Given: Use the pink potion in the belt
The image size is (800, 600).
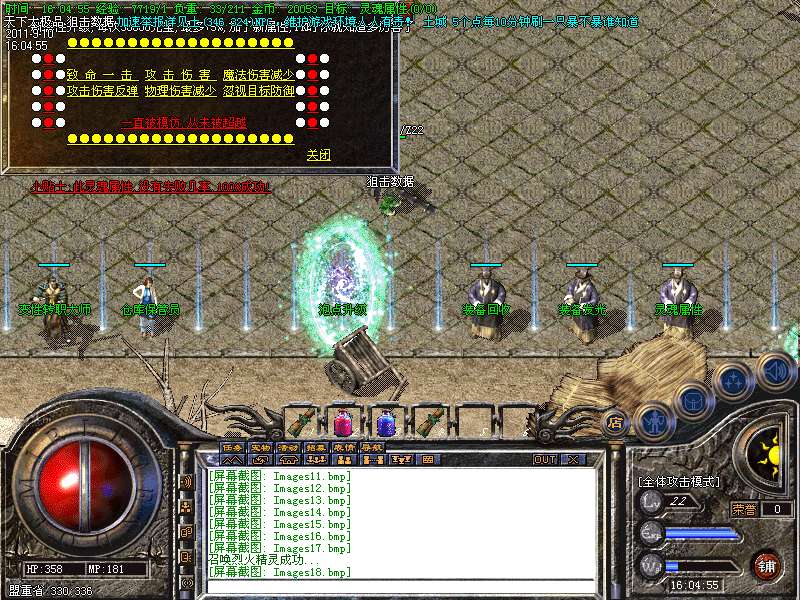Looking at the screenshot, I should (x=343, y=422).
